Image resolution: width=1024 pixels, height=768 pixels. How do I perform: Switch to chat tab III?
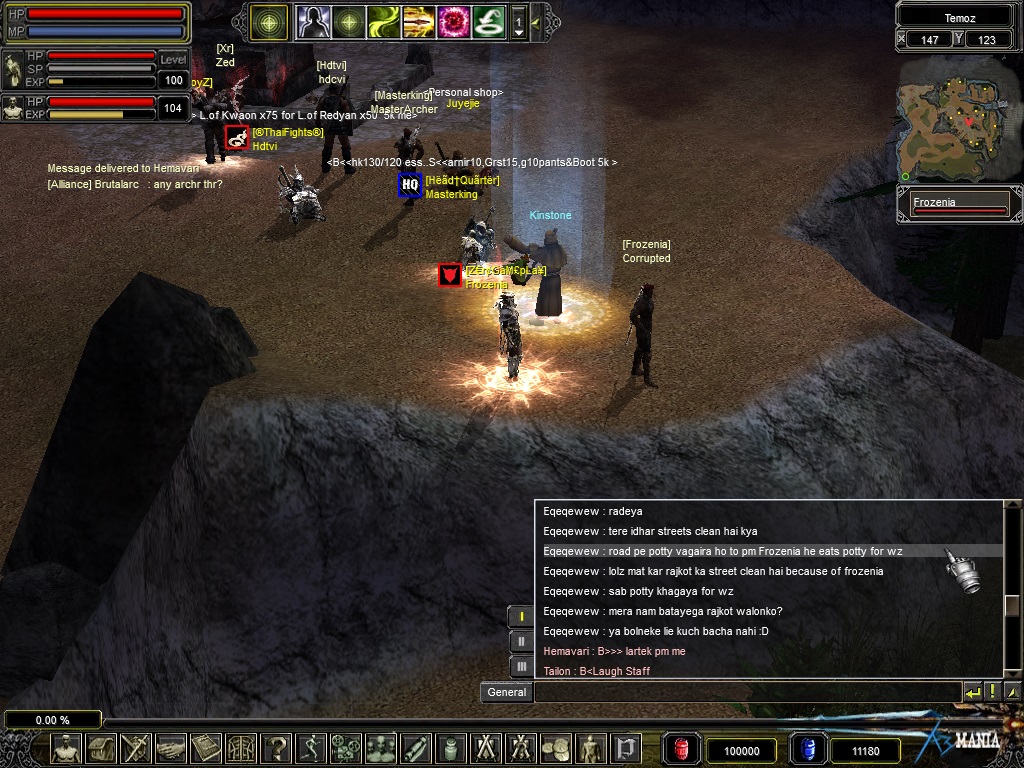click(521, 667)
